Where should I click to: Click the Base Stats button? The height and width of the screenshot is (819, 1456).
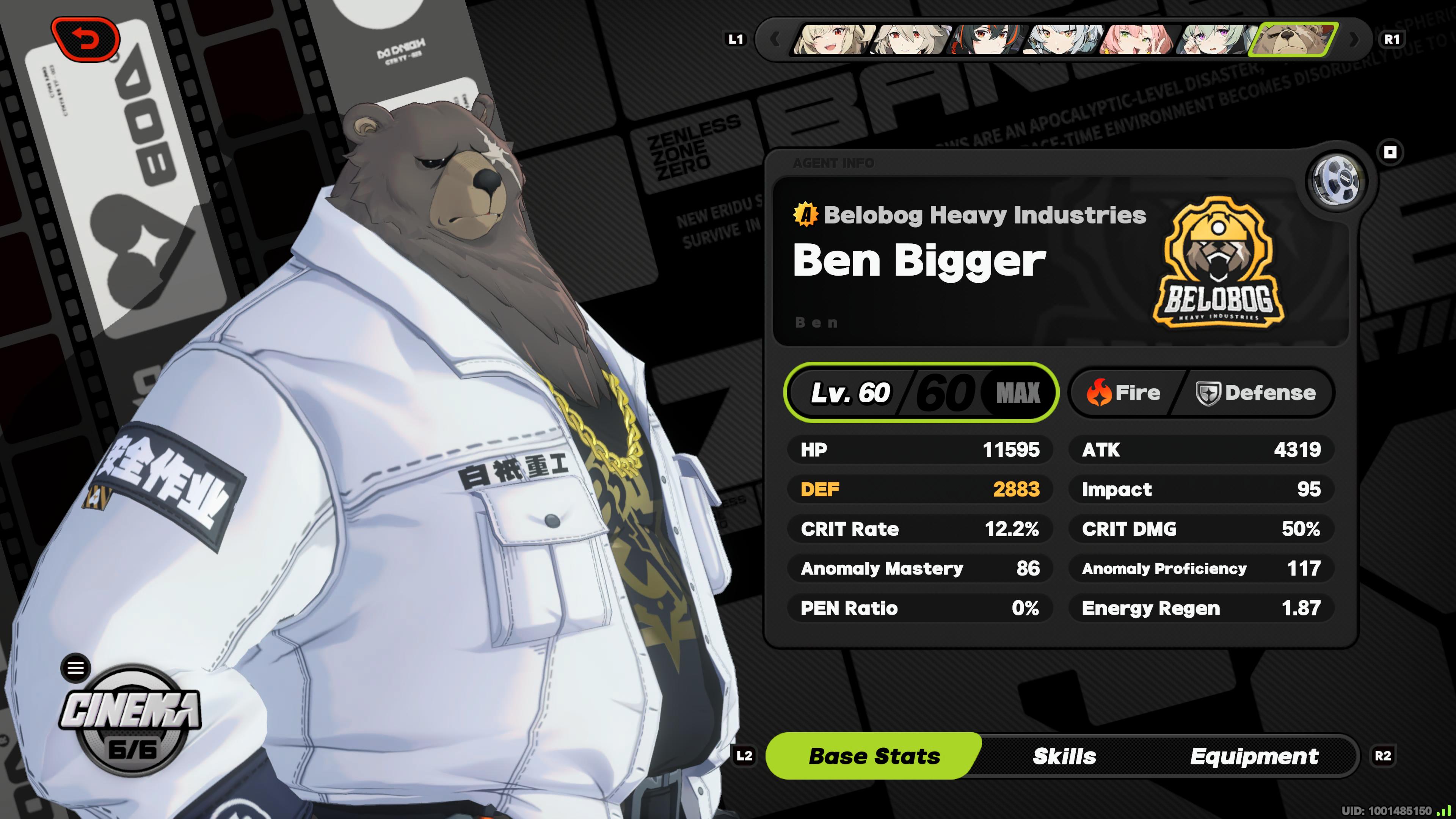coord(873,756)
